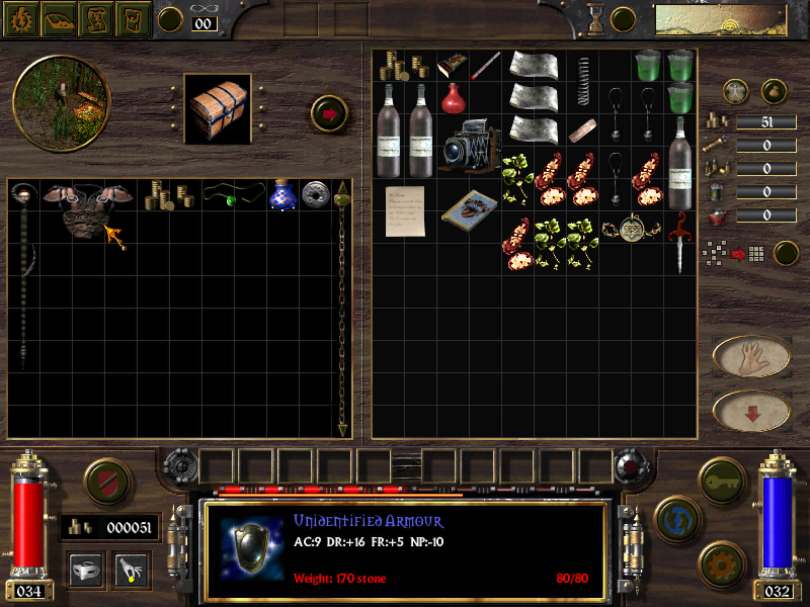Pick up the unidentified armour from the chest

pos(88,207)
